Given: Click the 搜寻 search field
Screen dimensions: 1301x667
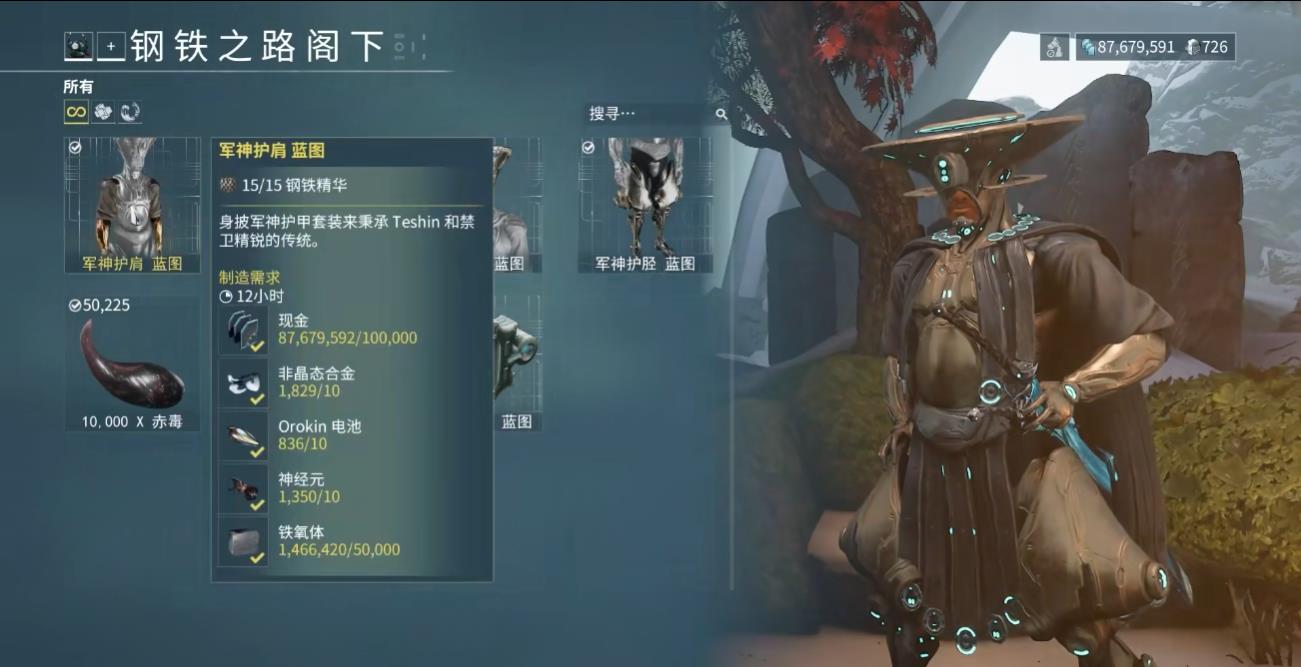Looking at the screenshot, I should point(648,114).
